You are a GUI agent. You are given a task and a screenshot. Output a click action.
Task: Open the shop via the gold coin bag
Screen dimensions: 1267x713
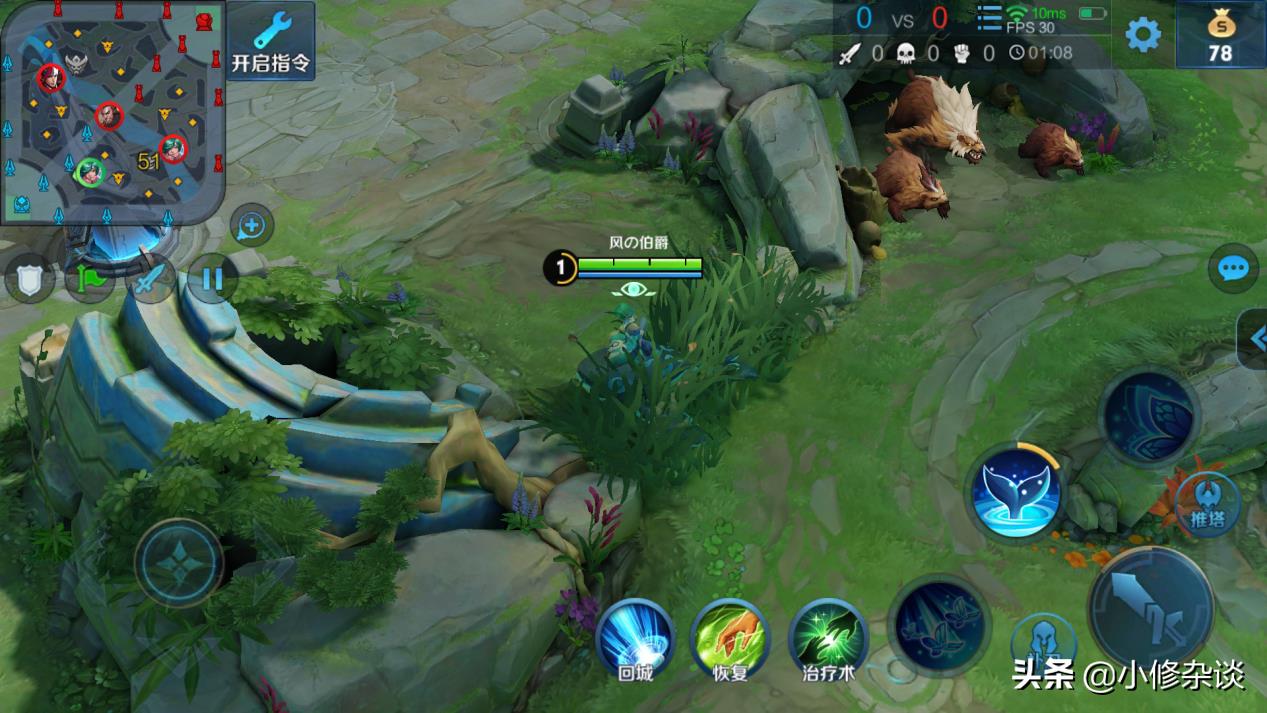[1220, 36]
